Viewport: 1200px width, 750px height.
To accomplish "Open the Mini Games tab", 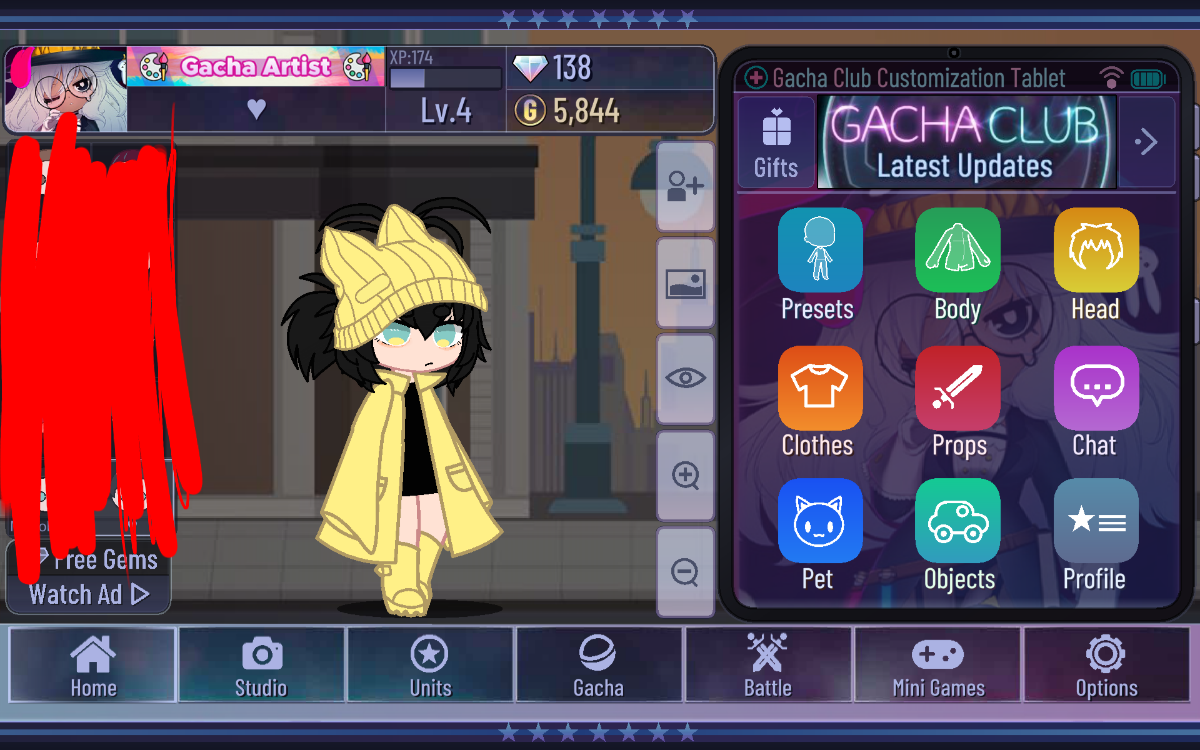I will click(x=938, y=667).
